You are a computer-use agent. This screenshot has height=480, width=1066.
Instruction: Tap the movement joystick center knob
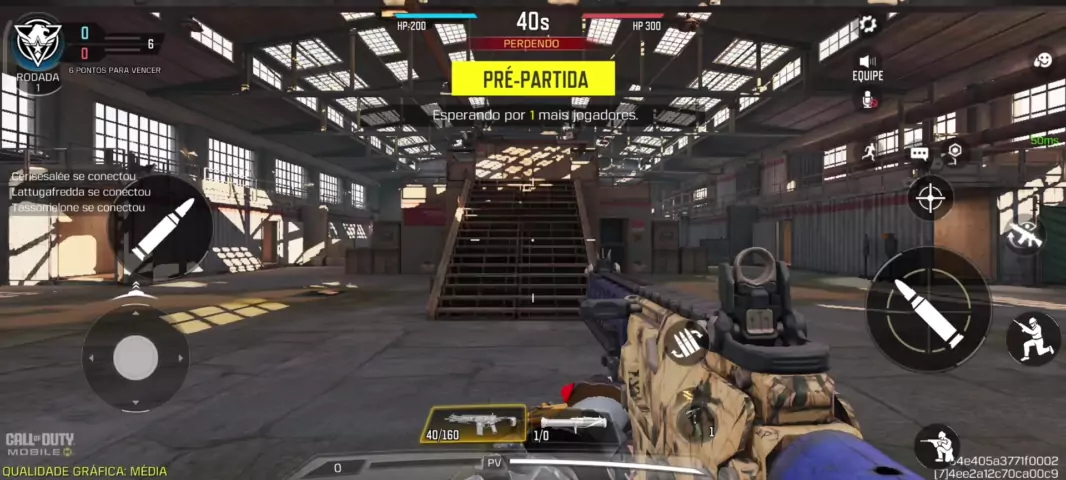(135, 358)
